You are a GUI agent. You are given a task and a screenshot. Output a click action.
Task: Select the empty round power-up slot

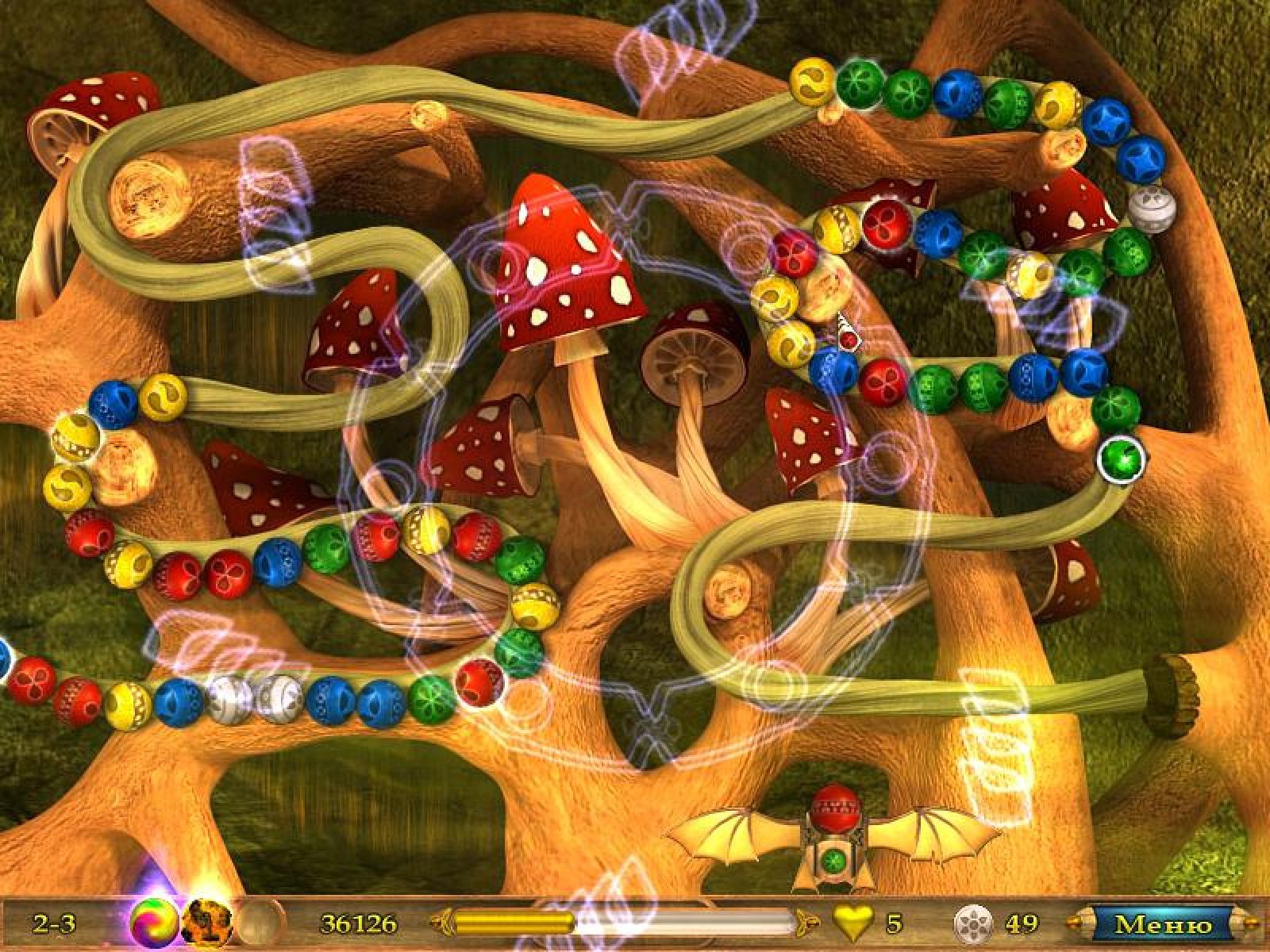257,923
